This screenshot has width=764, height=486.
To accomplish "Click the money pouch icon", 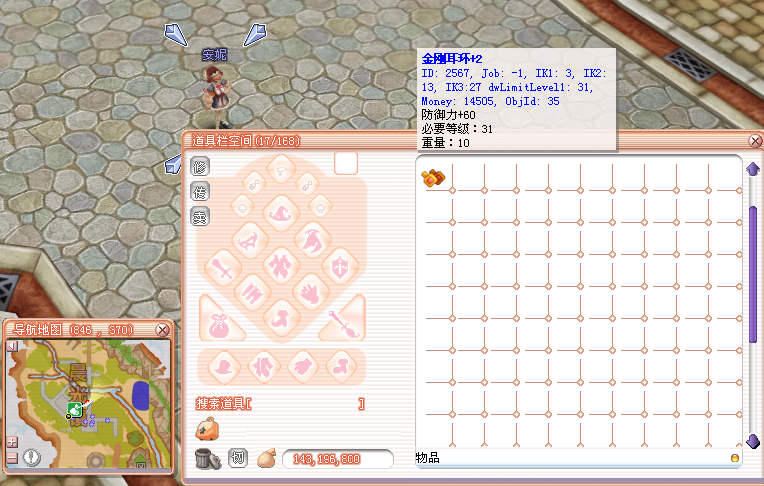I will (266, 458).
